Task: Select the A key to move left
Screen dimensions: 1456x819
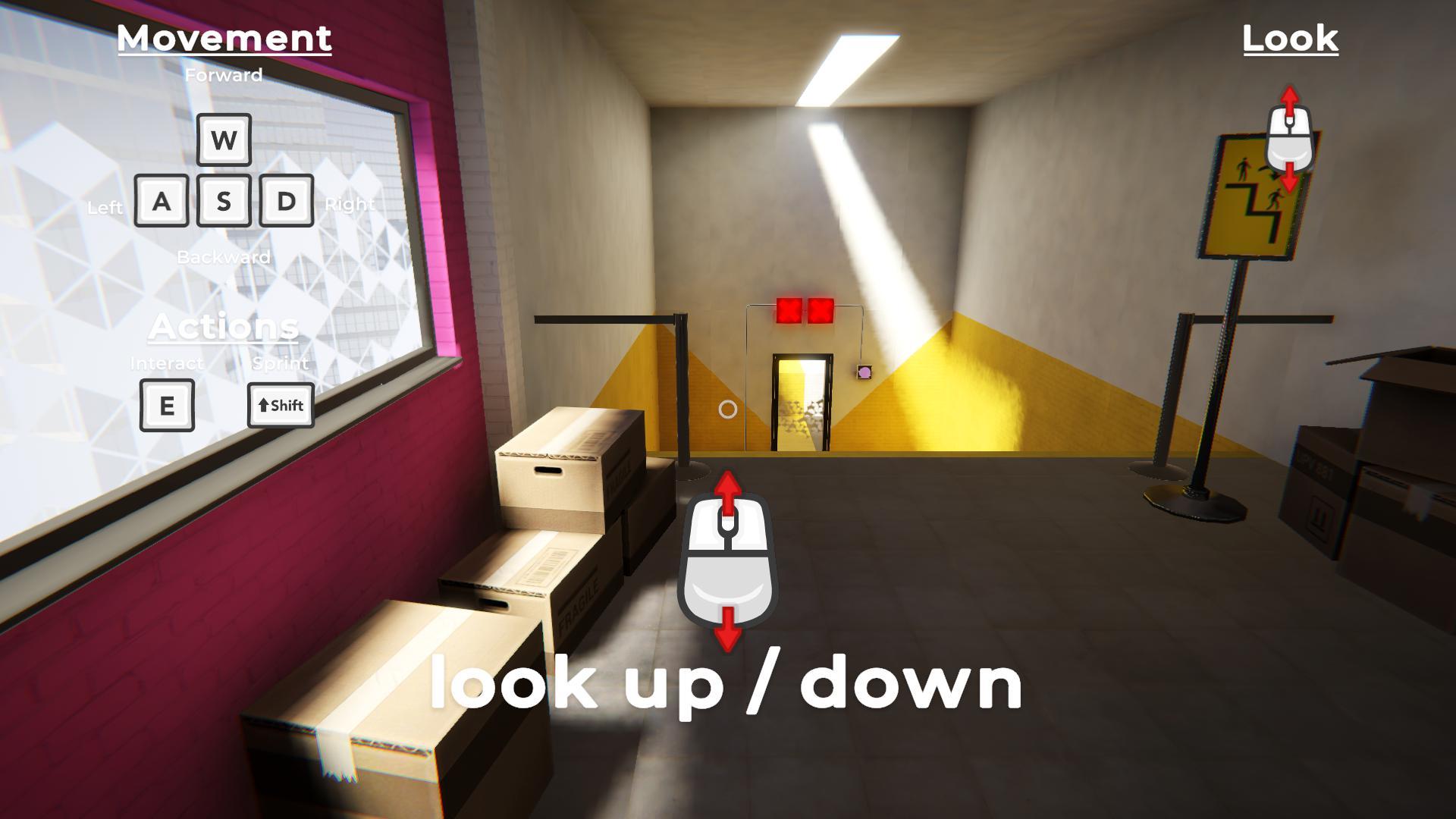Action: coord(162,201)
